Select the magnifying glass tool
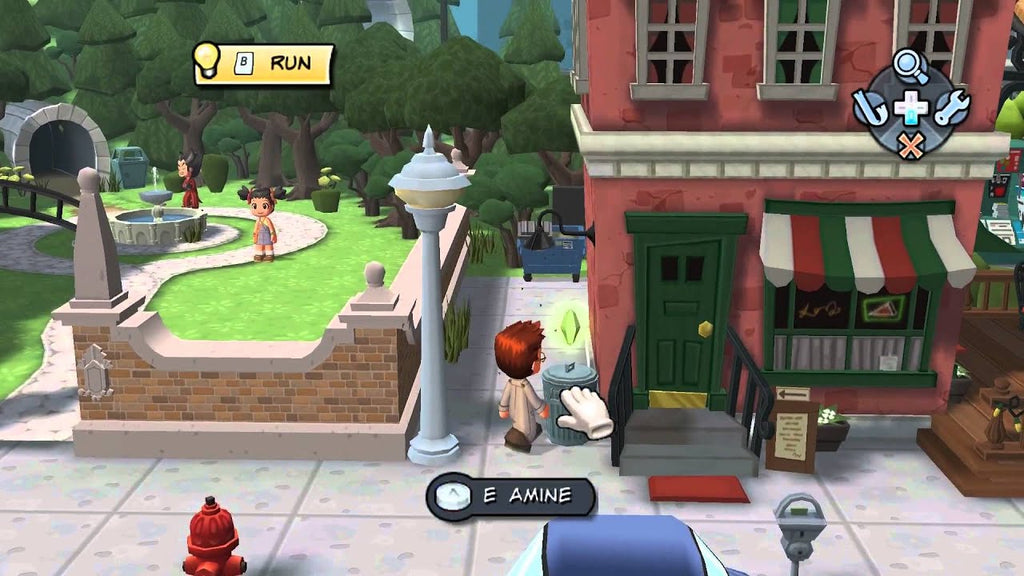 tap(910, 67)
